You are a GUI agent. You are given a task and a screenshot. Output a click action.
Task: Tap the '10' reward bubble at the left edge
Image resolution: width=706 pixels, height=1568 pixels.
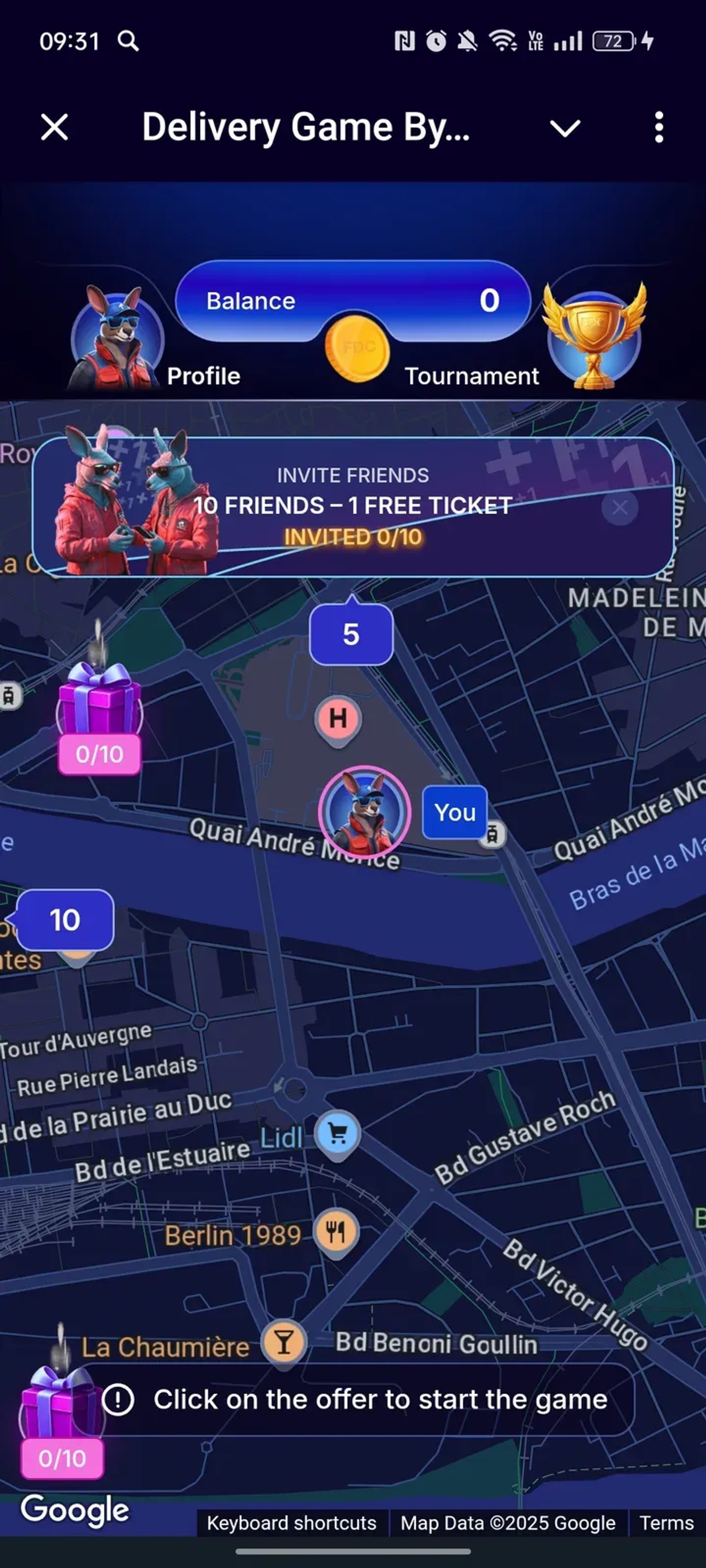65,920
